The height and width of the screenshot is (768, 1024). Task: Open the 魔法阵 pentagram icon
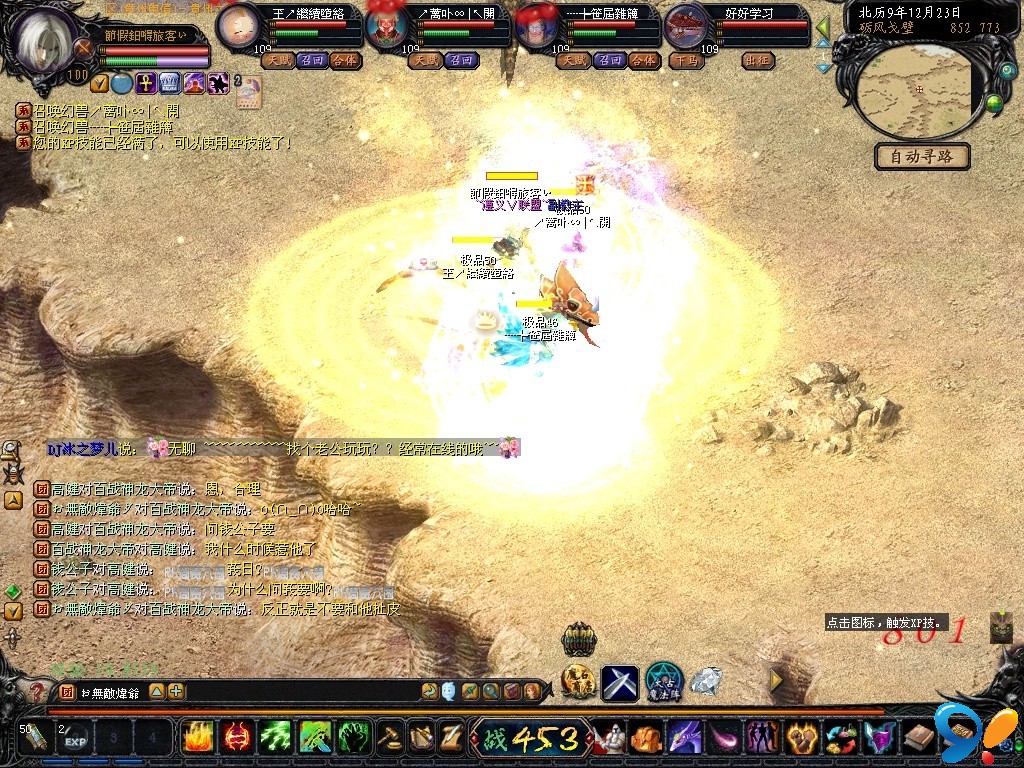pos(663,683)
